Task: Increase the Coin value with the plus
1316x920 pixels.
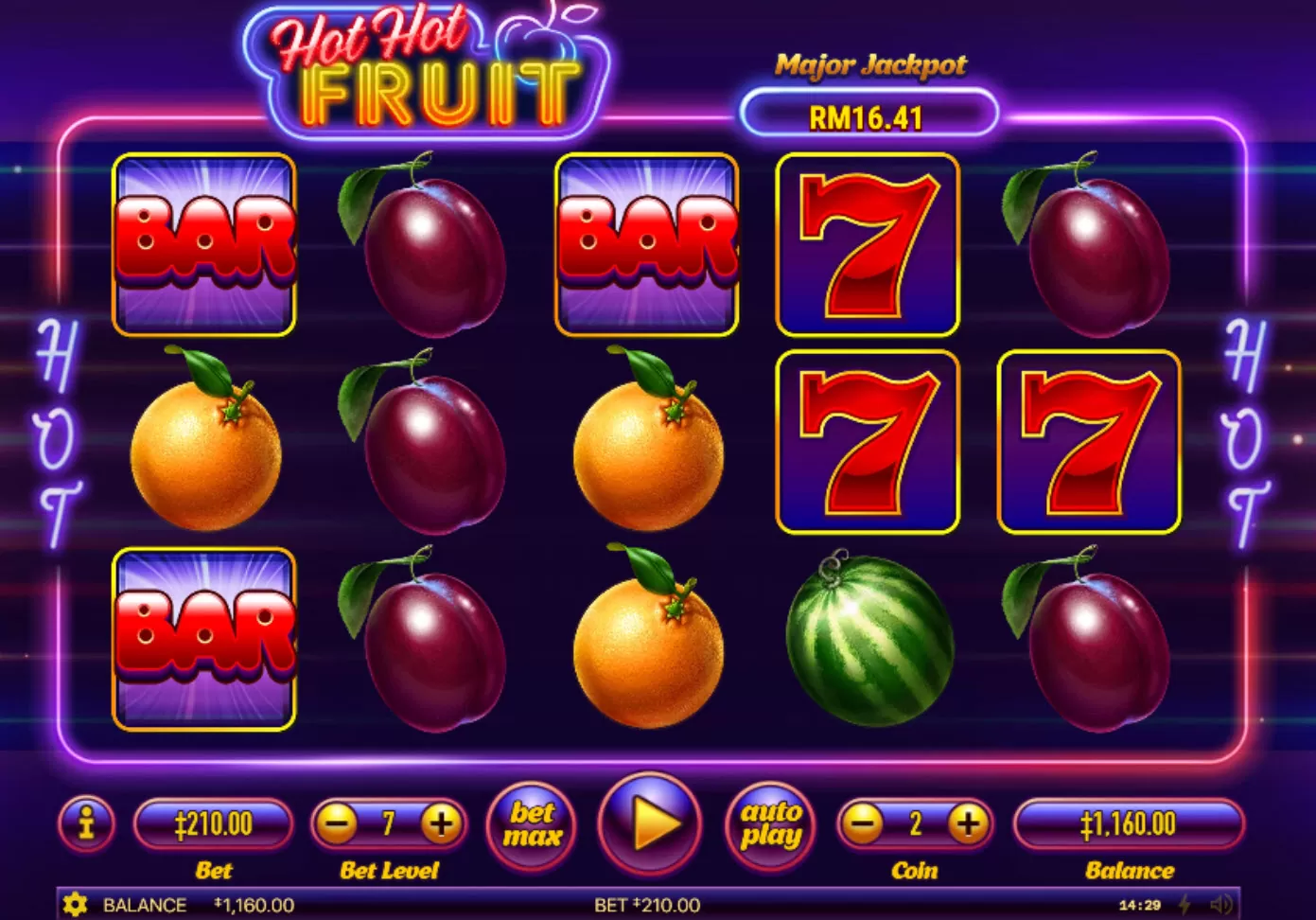Action: (x=967, y=823)
